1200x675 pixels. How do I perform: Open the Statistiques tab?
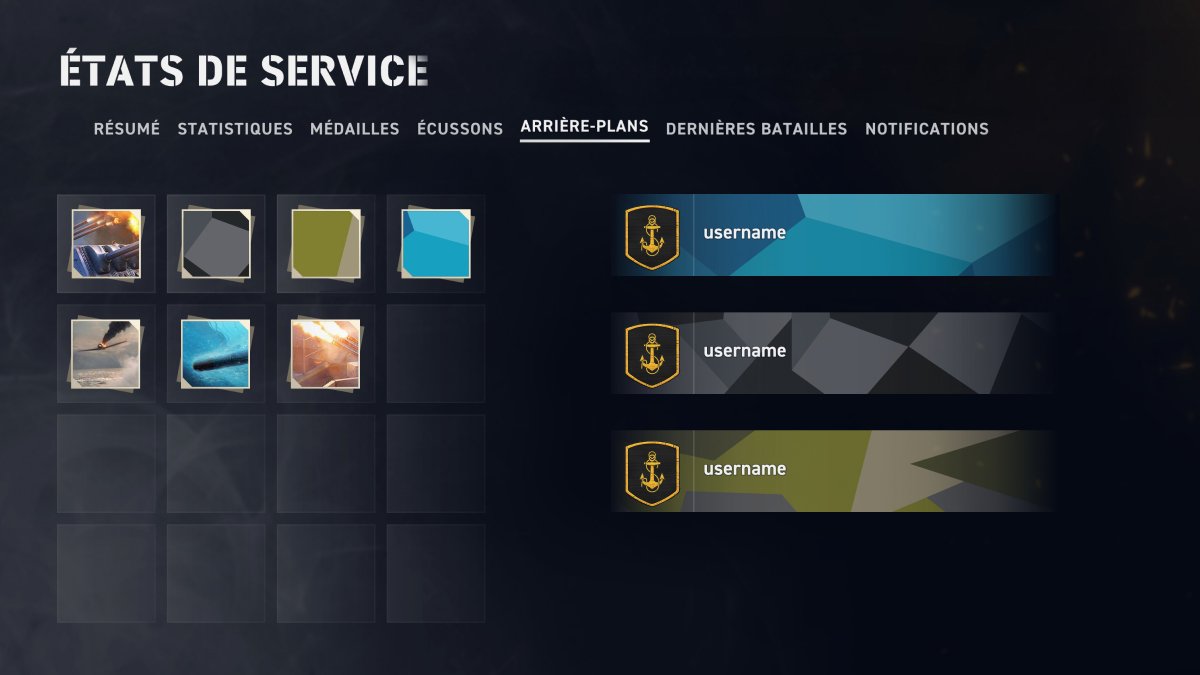coord(235,129)
